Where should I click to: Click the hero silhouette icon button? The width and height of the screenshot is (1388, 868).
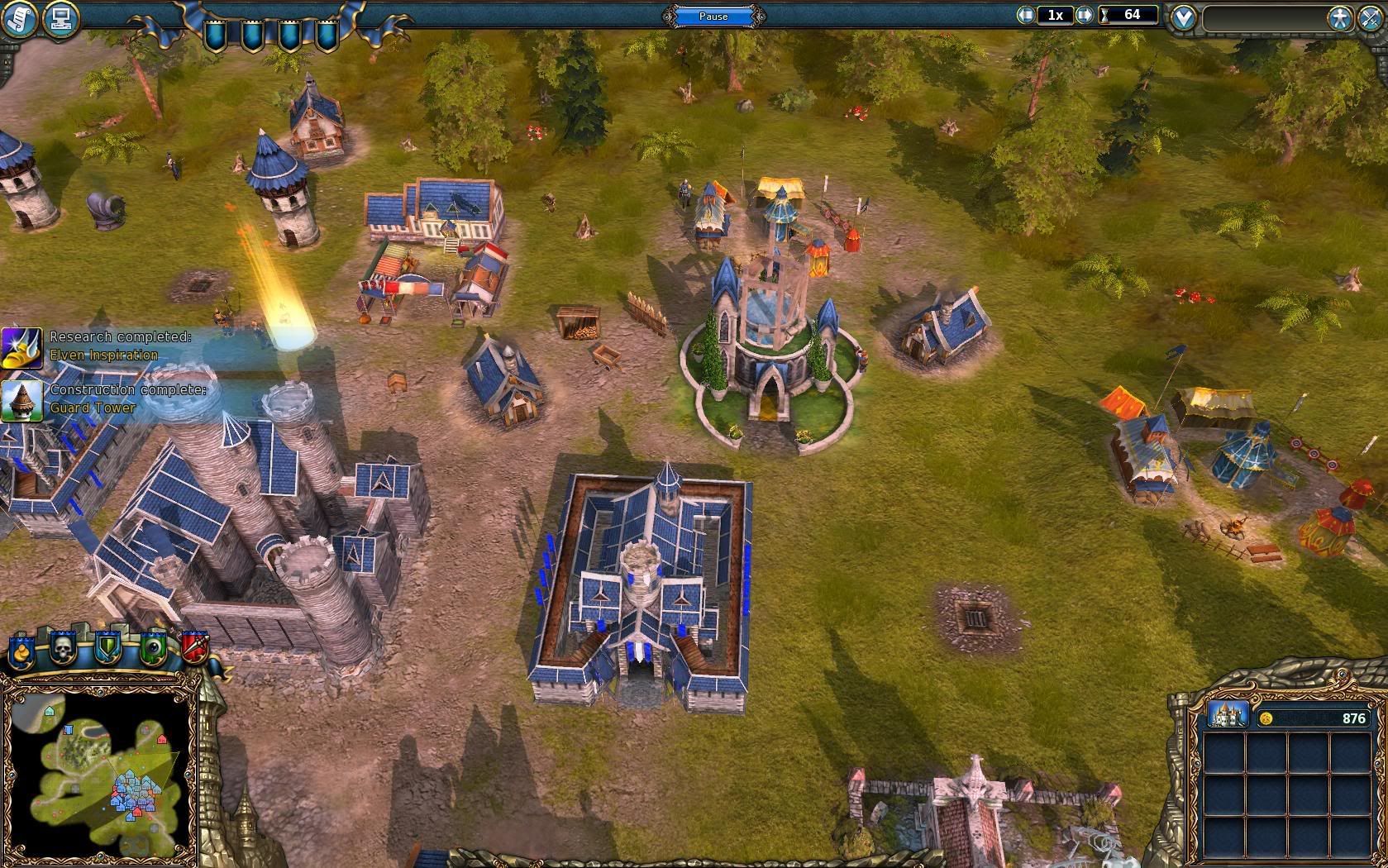[x=1339, y=18]
